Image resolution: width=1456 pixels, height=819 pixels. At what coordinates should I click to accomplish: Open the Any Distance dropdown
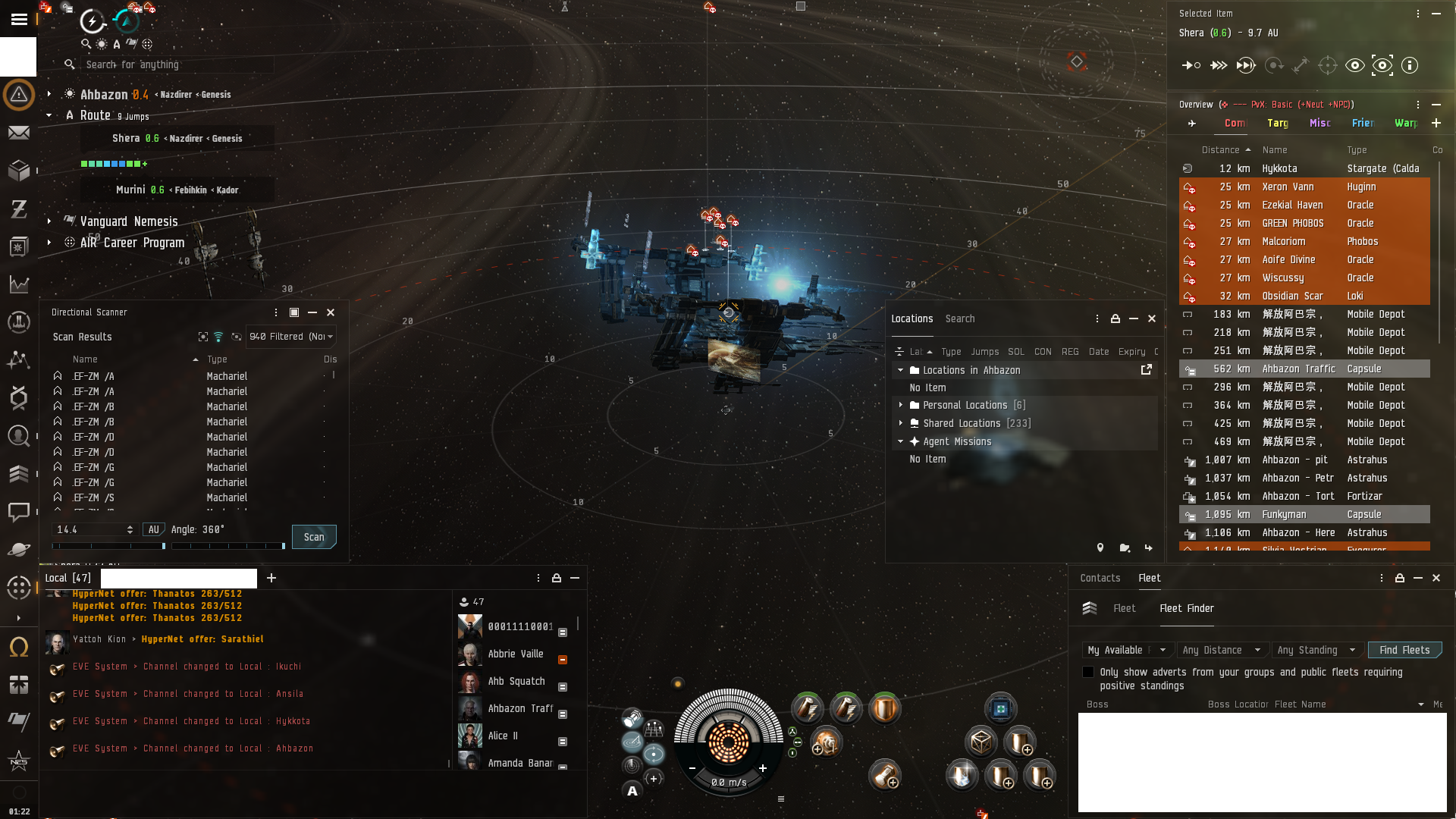(1221, 650)
